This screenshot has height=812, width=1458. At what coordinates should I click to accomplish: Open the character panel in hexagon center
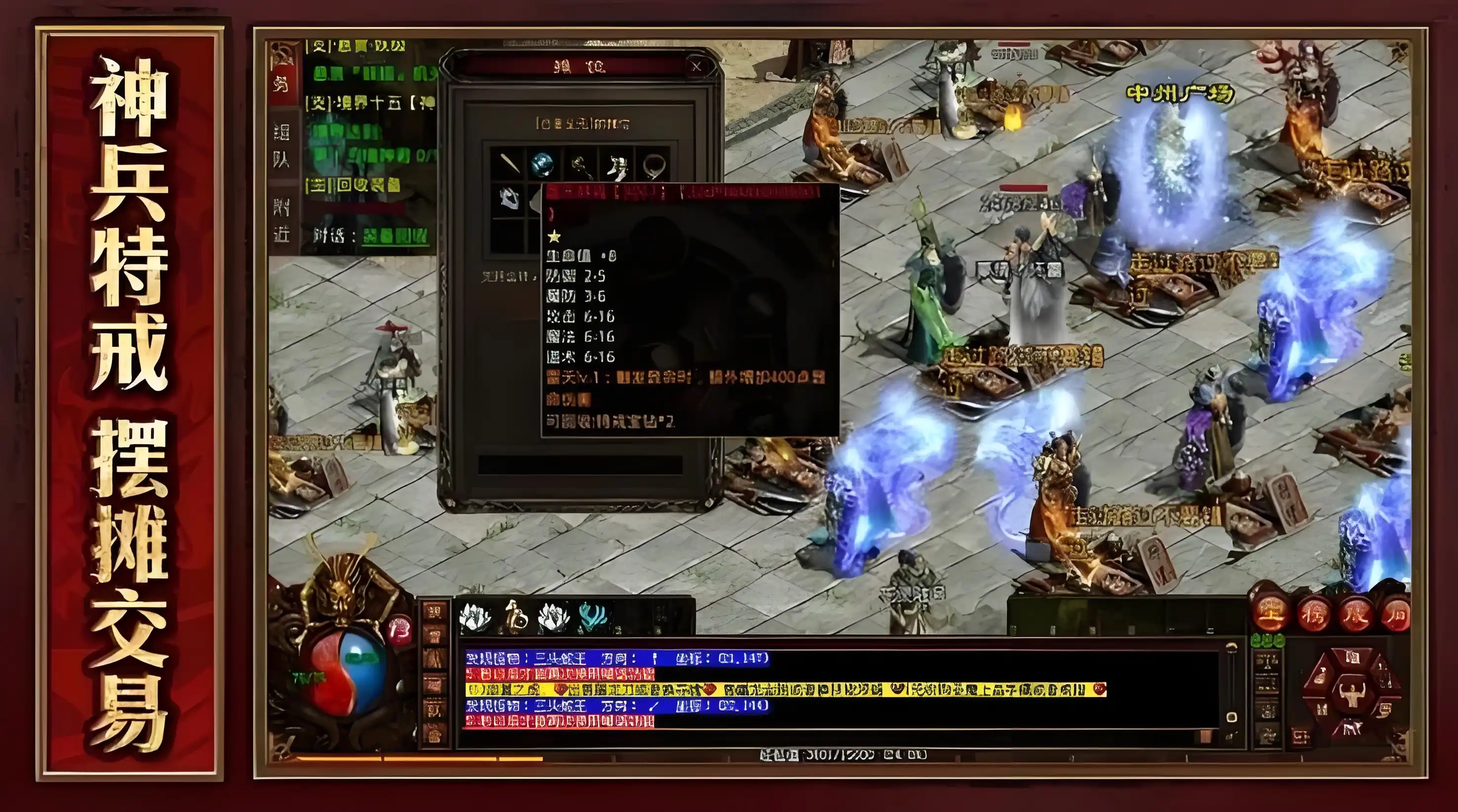pyautogui.click(x=1352, y=694)
